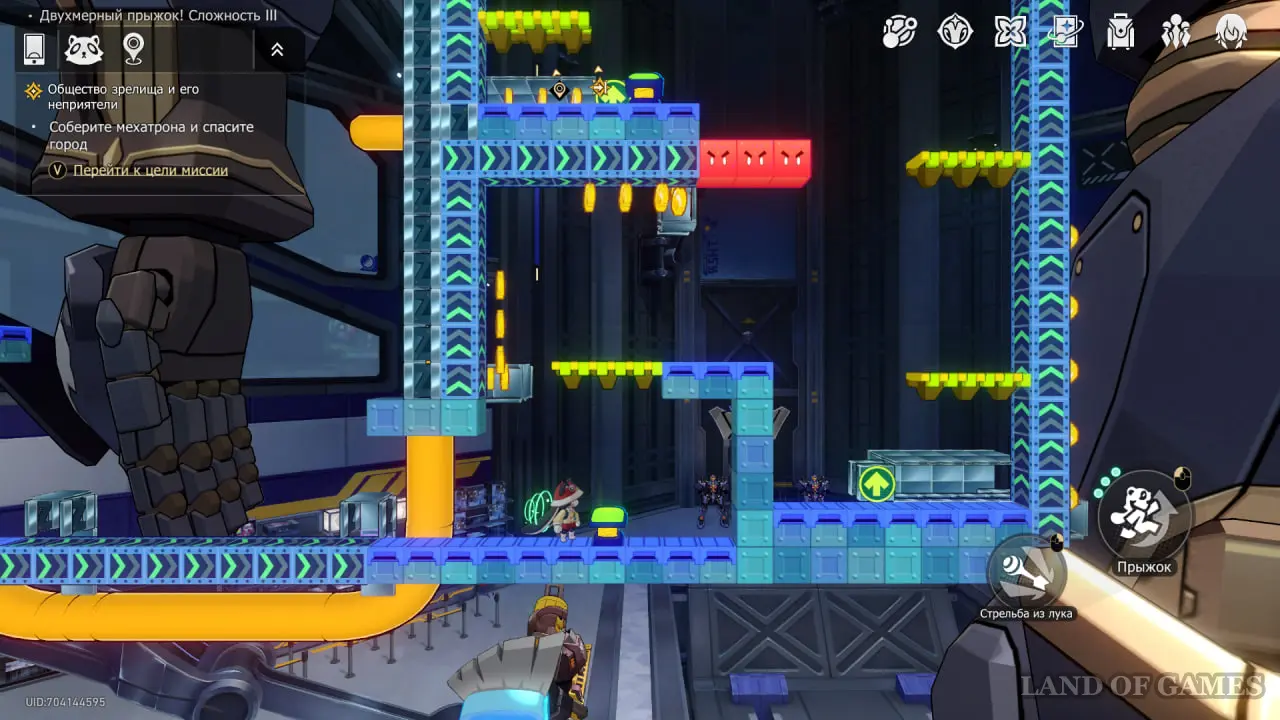Open the star card warp icon
1280x720 pixels.
(1065, 32)
